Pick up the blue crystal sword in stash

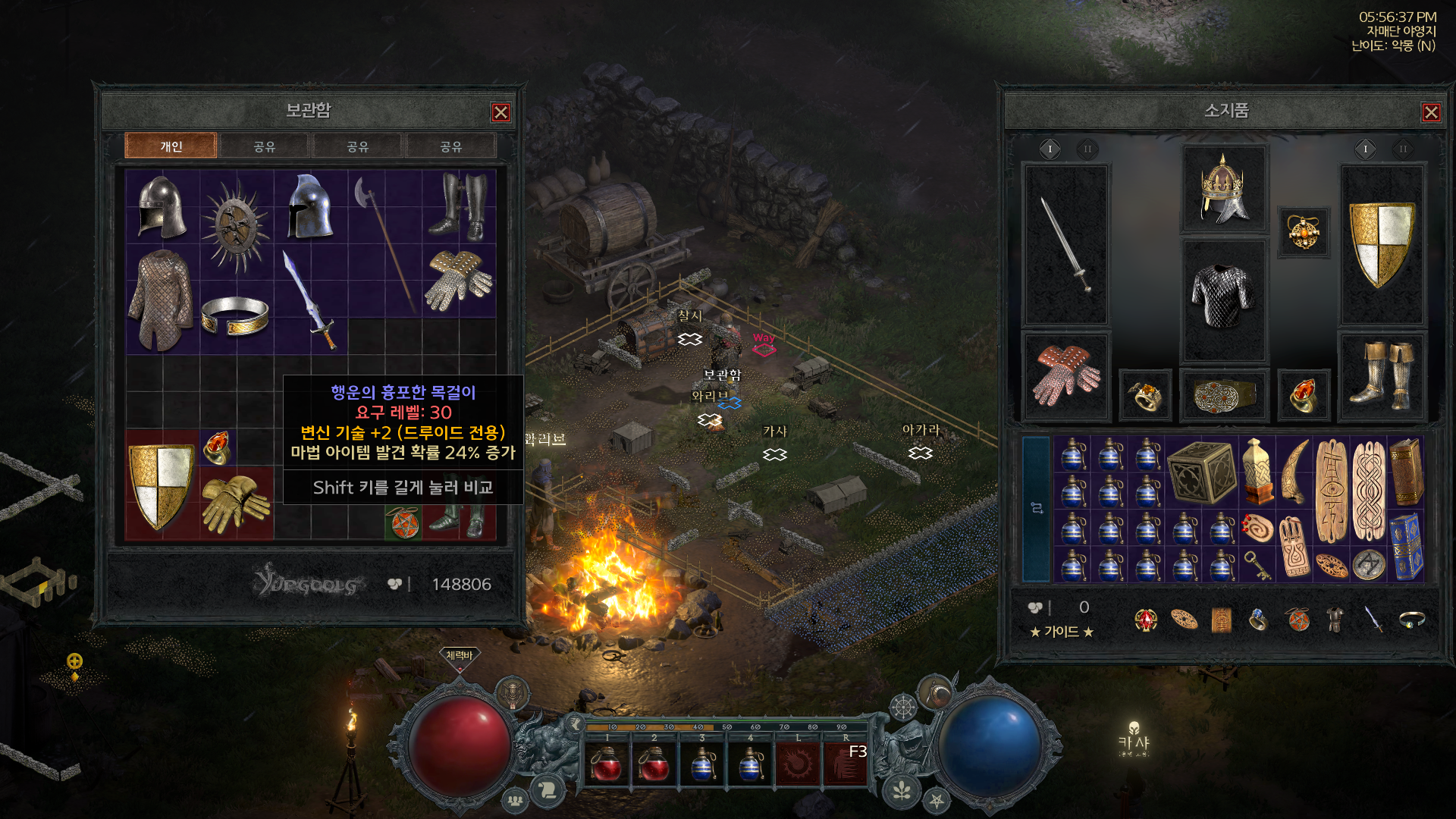click(x=309, y=300)
